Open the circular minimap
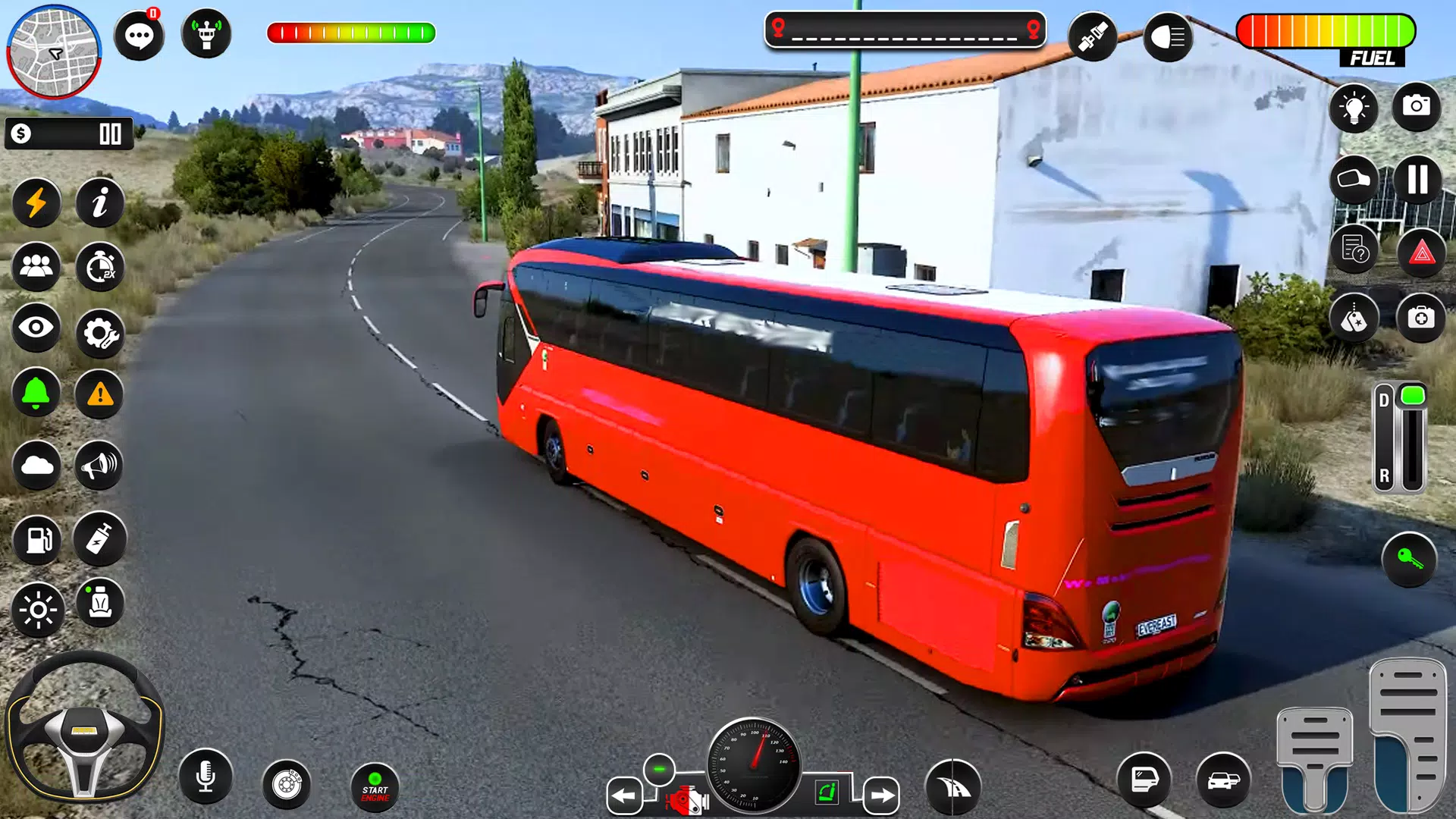This screenshot has width=1456, height=819. click(54, 52)
